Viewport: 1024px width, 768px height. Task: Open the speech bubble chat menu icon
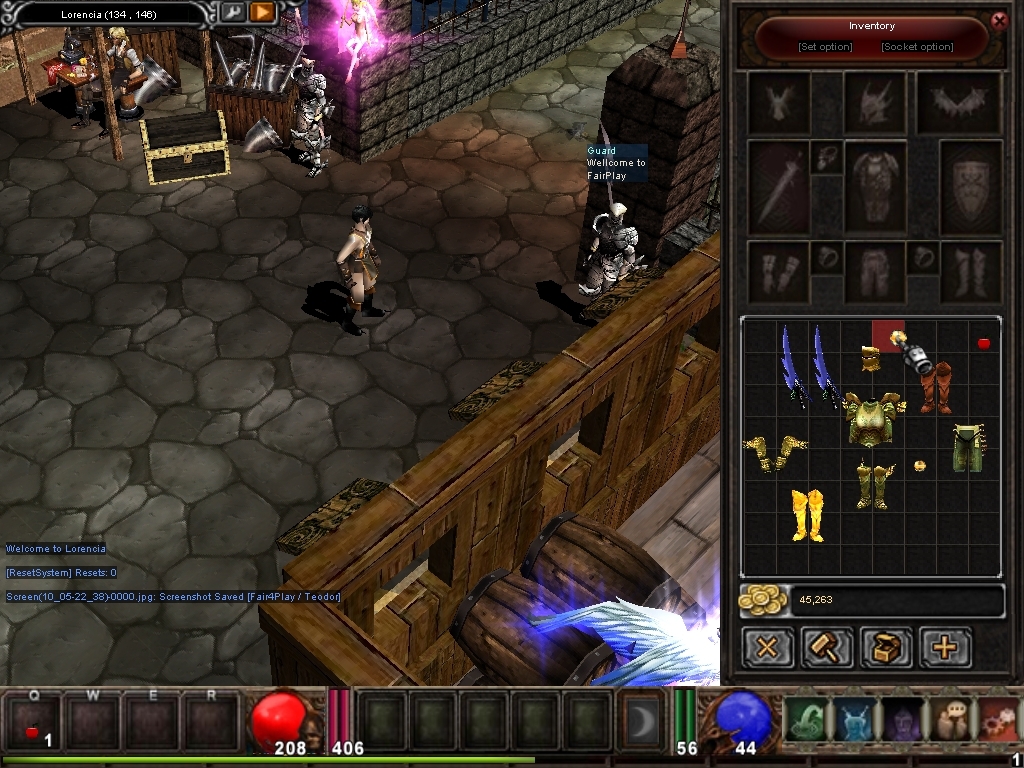tap(949, 720)
